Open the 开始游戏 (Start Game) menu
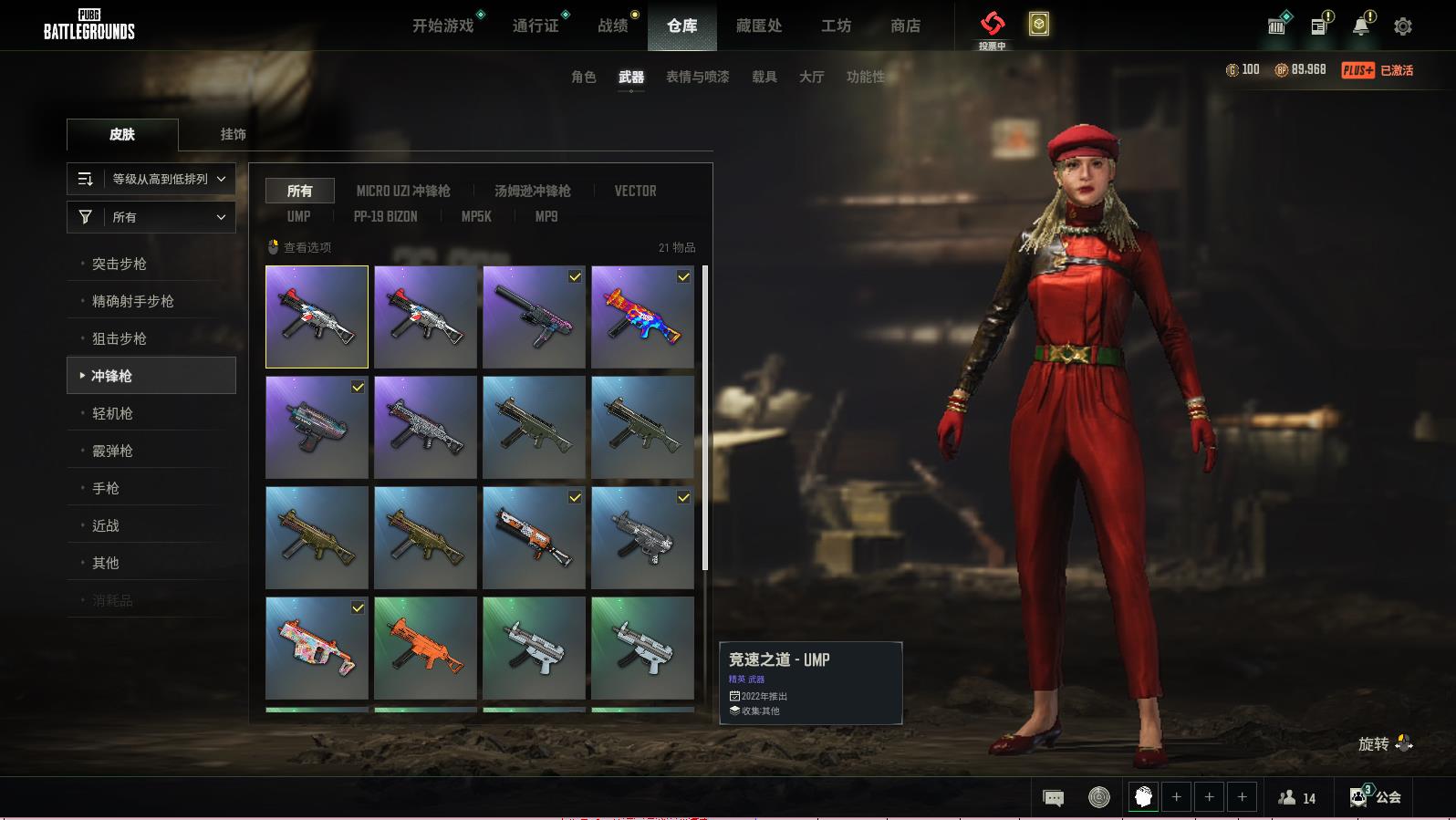Screen dimensions: 1456x820 coord(443,26)
